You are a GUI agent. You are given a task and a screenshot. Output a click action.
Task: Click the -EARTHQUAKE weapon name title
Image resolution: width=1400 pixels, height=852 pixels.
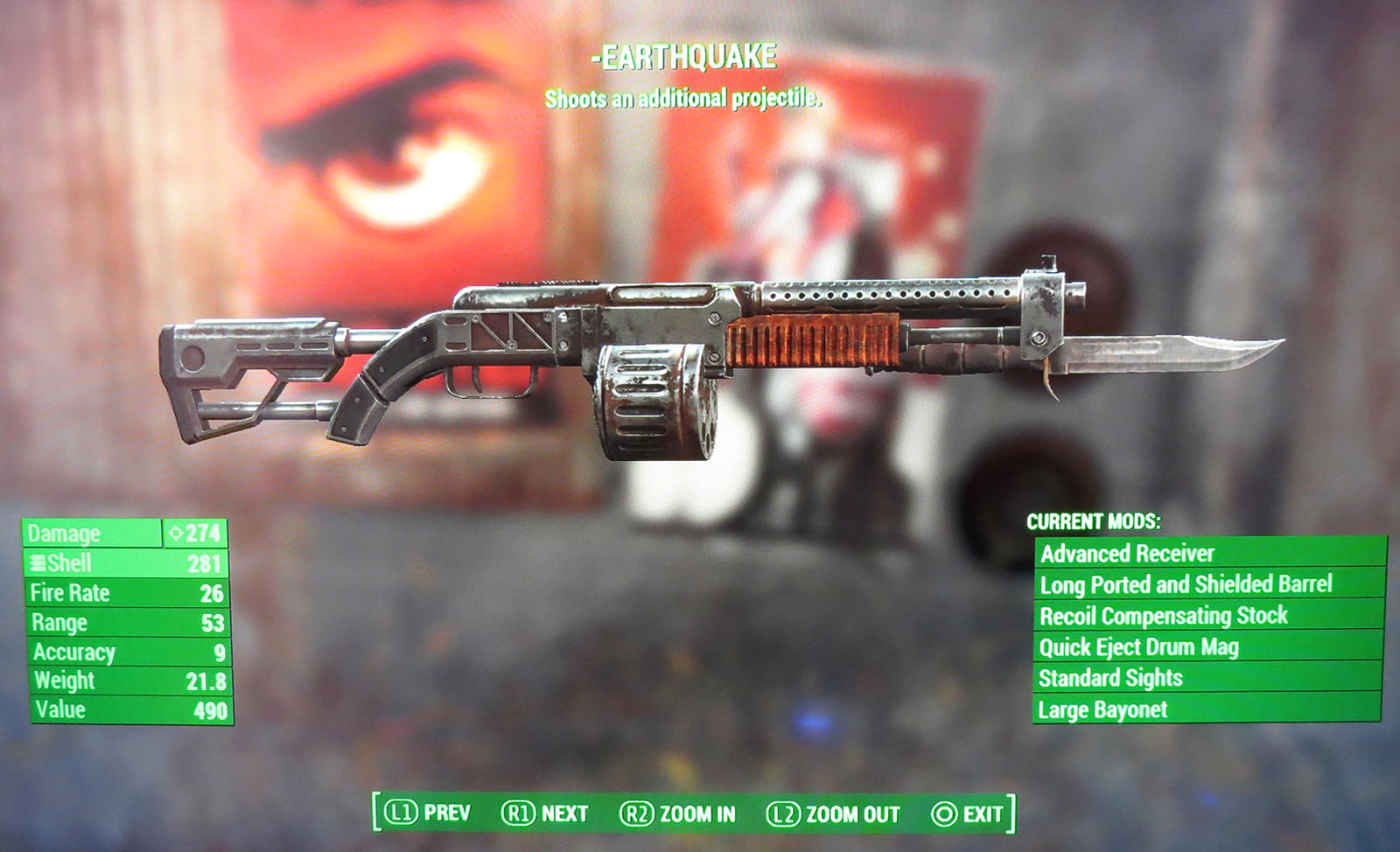(685, 55)
